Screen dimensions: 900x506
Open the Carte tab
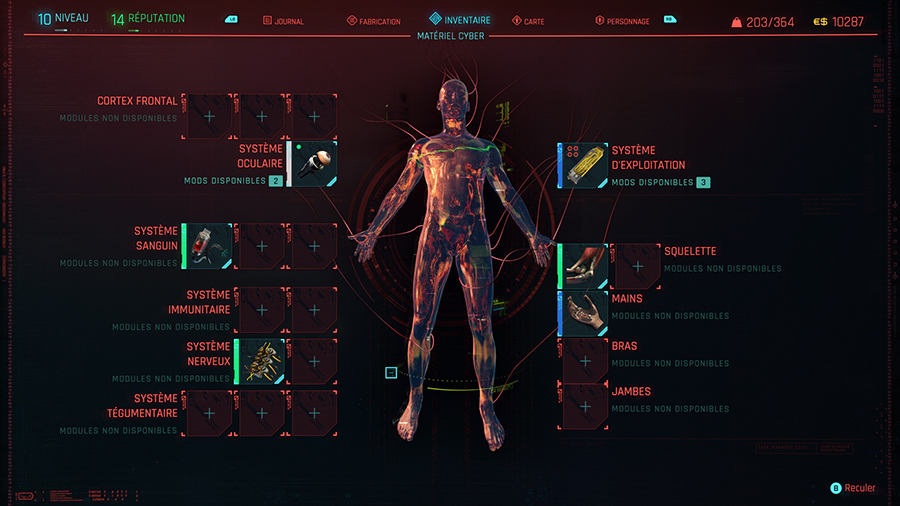tap(528, 21)
